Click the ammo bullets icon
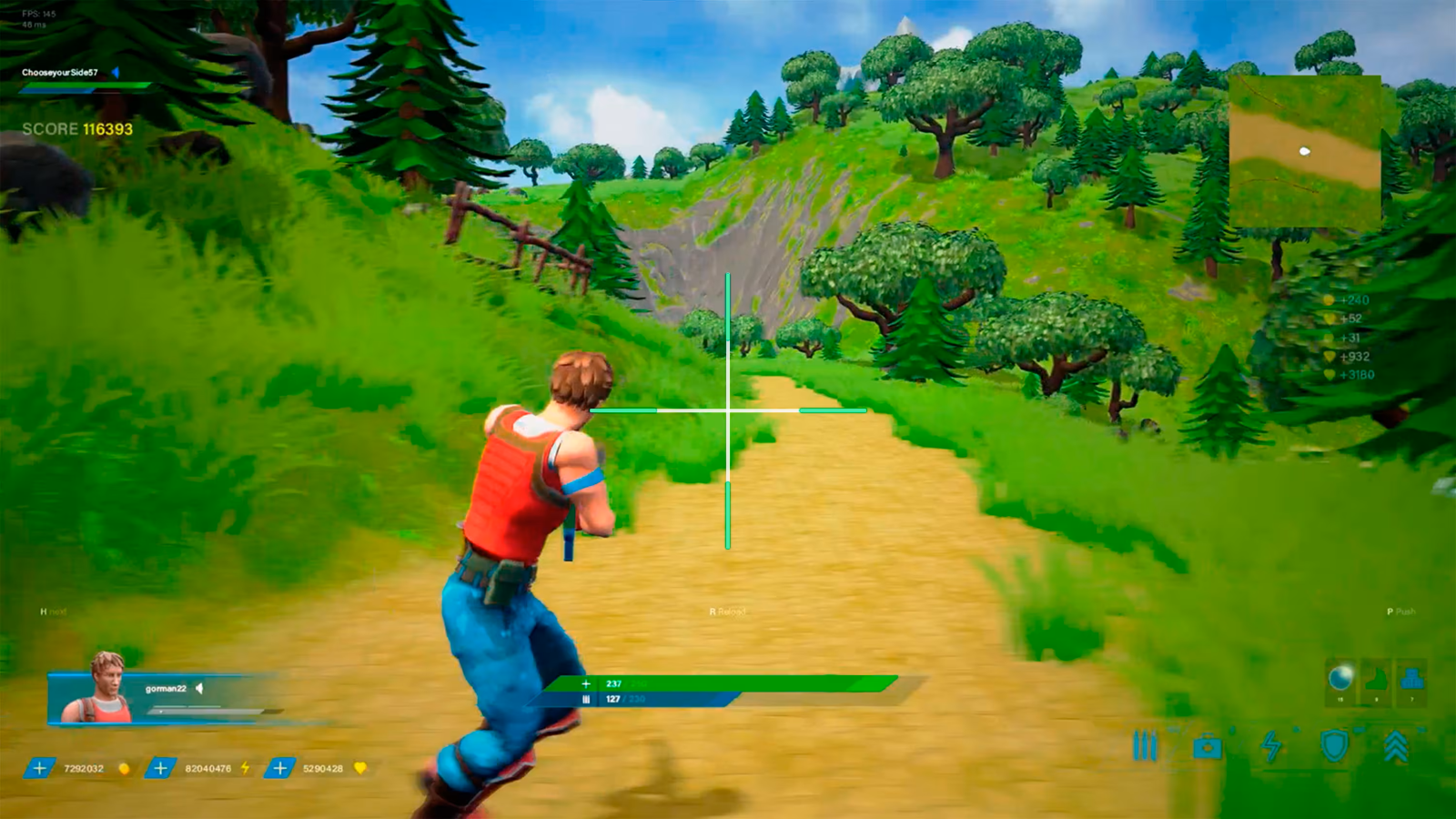Viewport: 1456px width, 819px height. [x=1145, y=746]
